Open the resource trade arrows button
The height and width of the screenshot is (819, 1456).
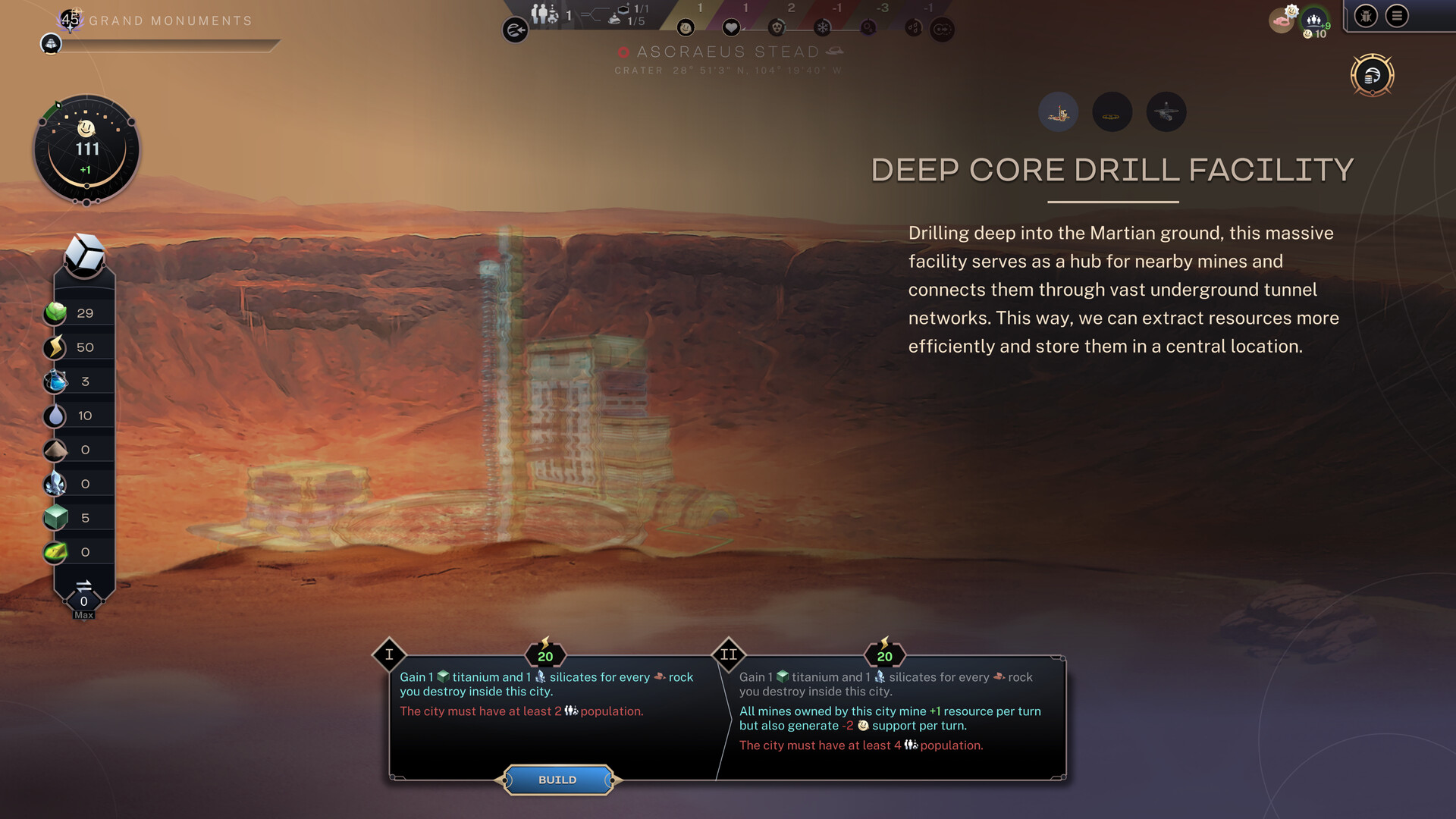[83, 586]
